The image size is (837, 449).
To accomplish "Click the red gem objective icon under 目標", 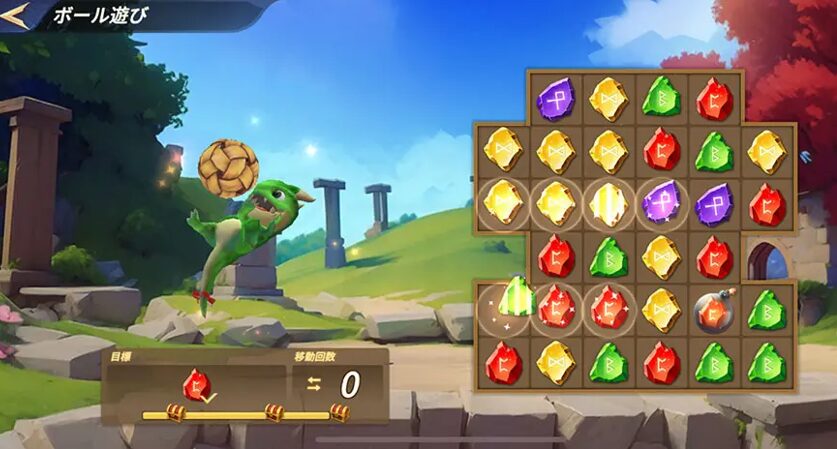I will tap(196, 384).
